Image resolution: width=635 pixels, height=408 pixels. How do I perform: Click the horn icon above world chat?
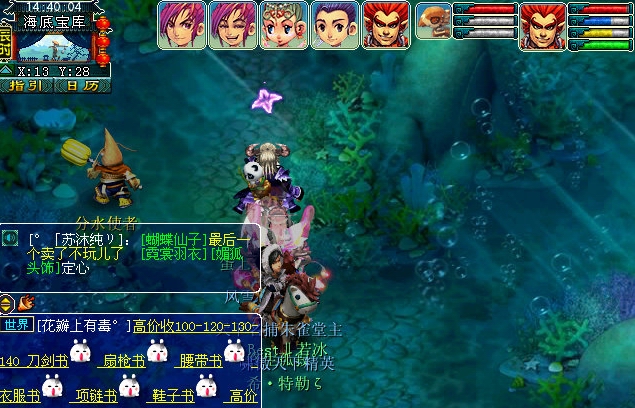tap(23, 302)
